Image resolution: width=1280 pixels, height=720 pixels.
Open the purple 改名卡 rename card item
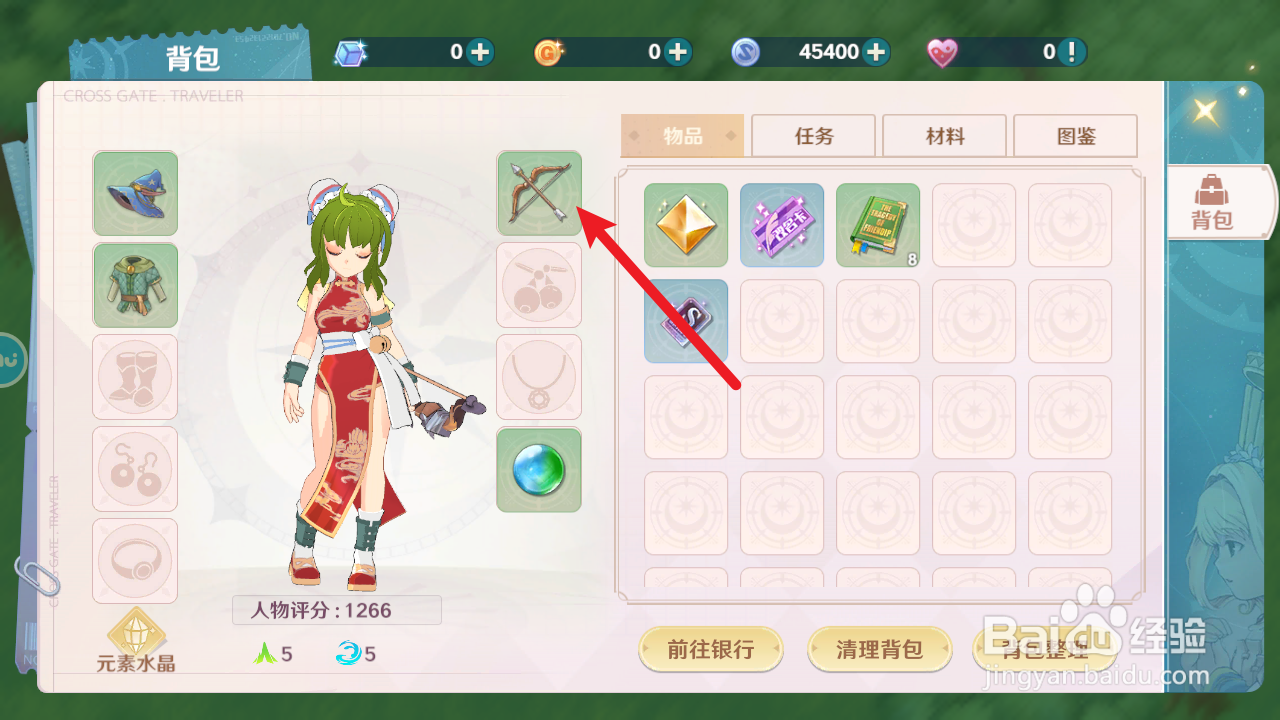coord(781,224)
